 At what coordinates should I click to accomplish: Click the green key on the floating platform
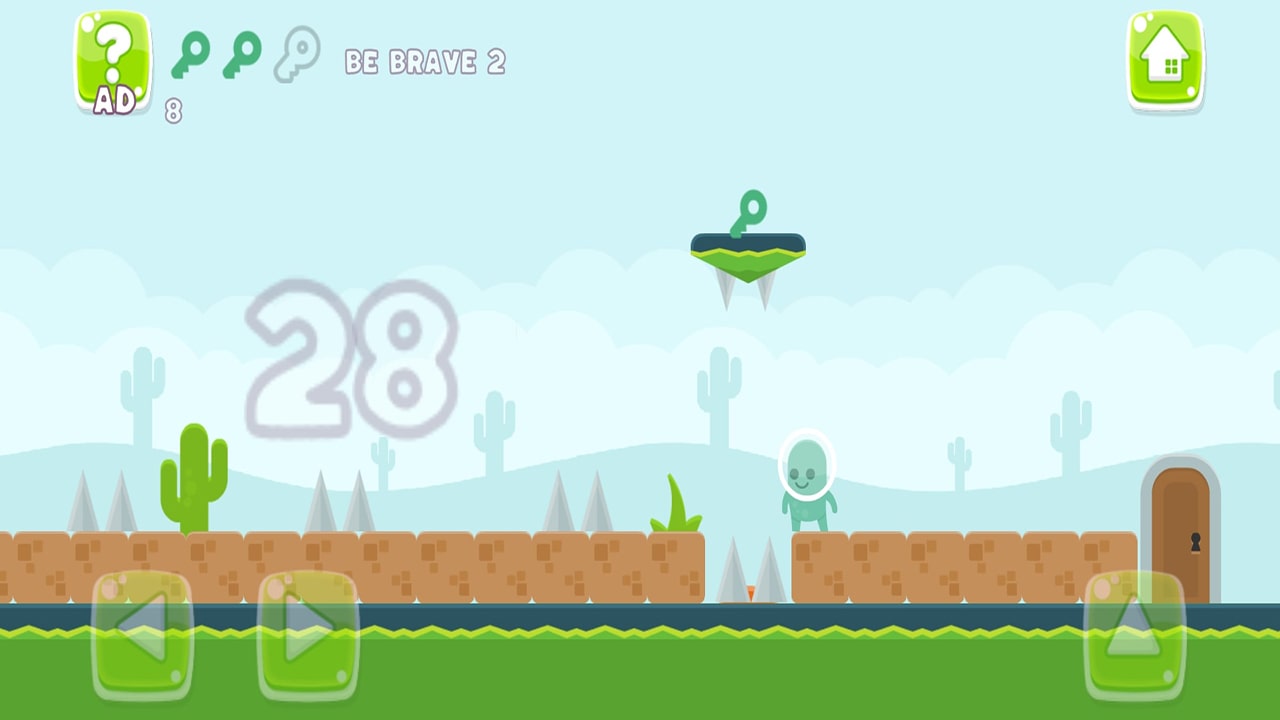point(747,210)
